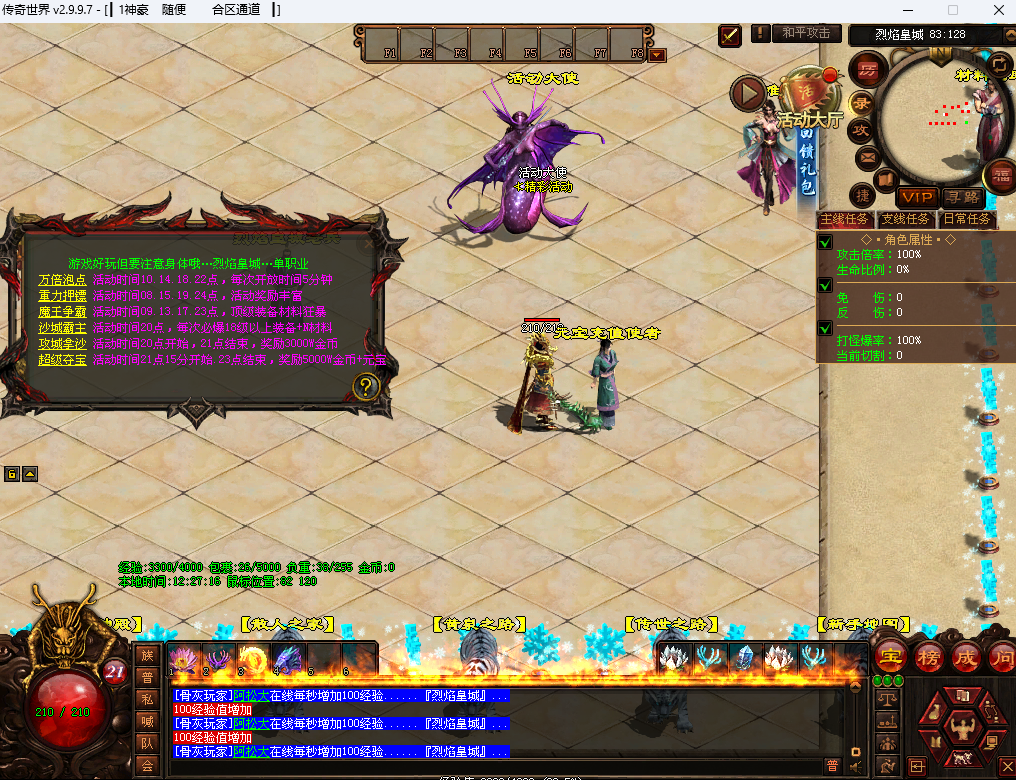Switch to the 支线任务 tab
The width and height of the screenshot is (1016, 780).
tap(905, 219)
